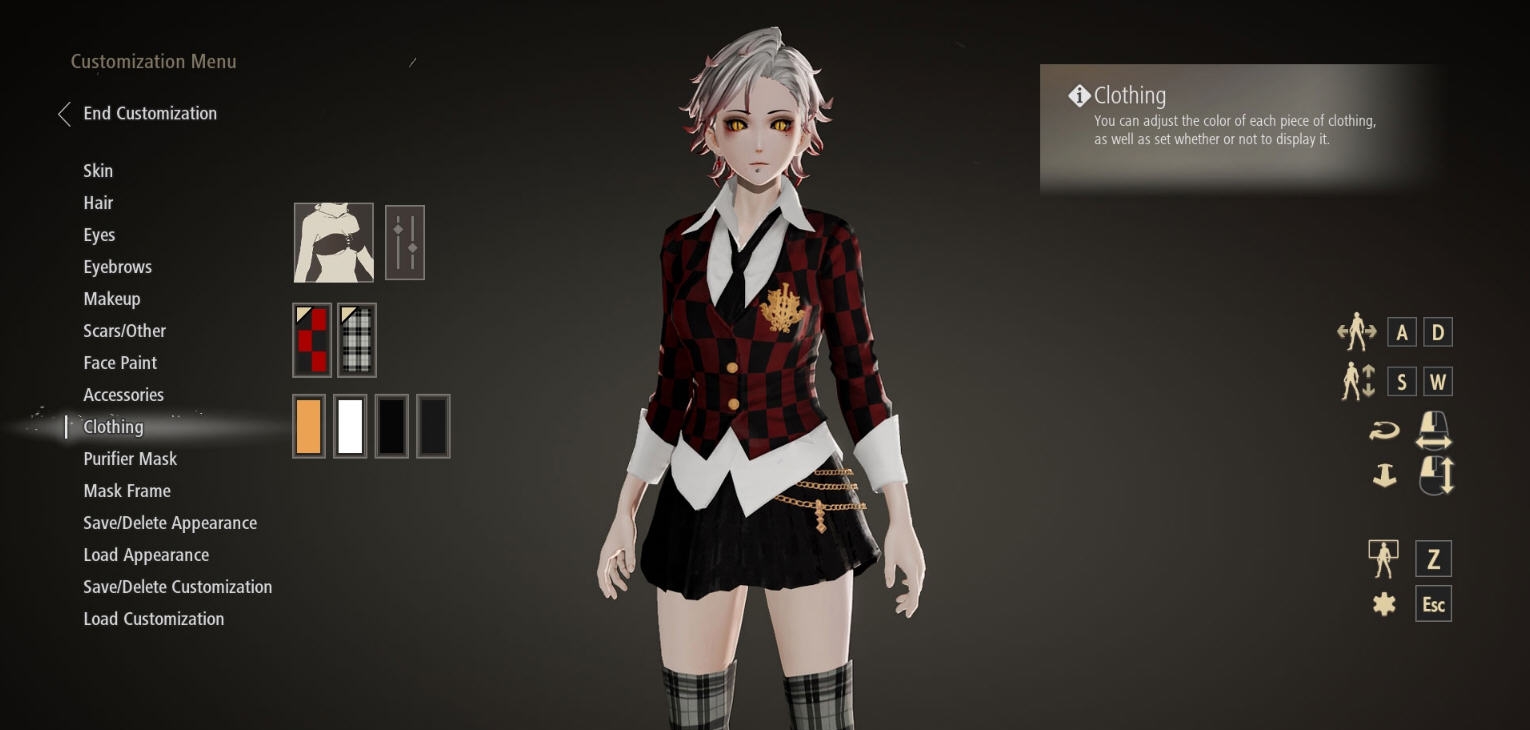The image size is (1530, 730).
Task: Select the red checkered pattern swatch
Action: 311,339
